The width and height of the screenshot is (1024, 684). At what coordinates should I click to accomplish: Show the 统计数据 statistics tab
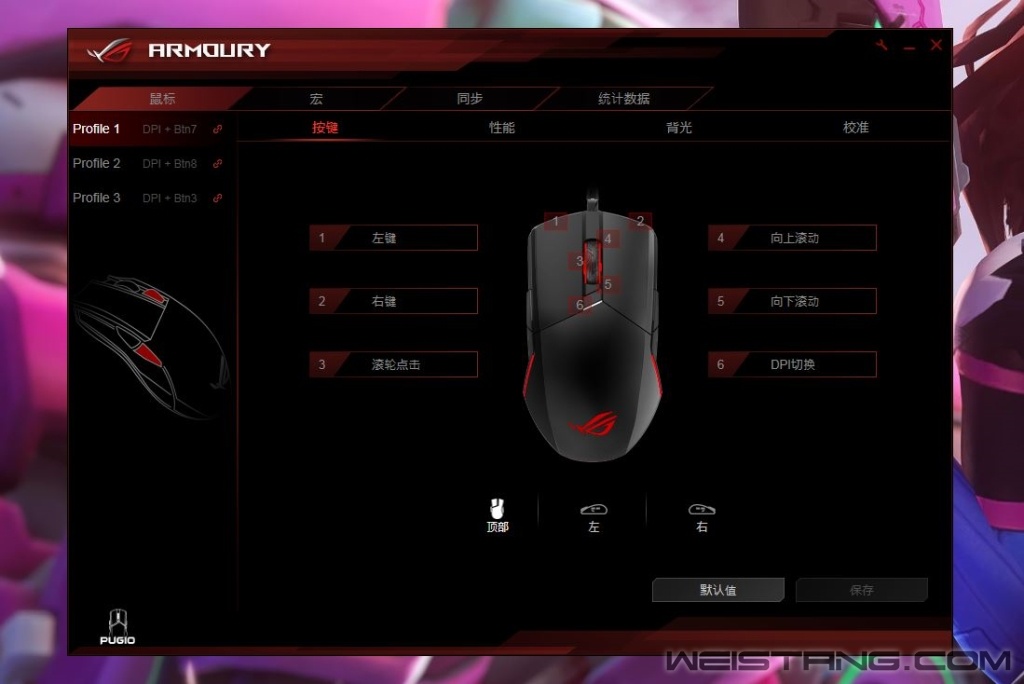click(623, 99)
